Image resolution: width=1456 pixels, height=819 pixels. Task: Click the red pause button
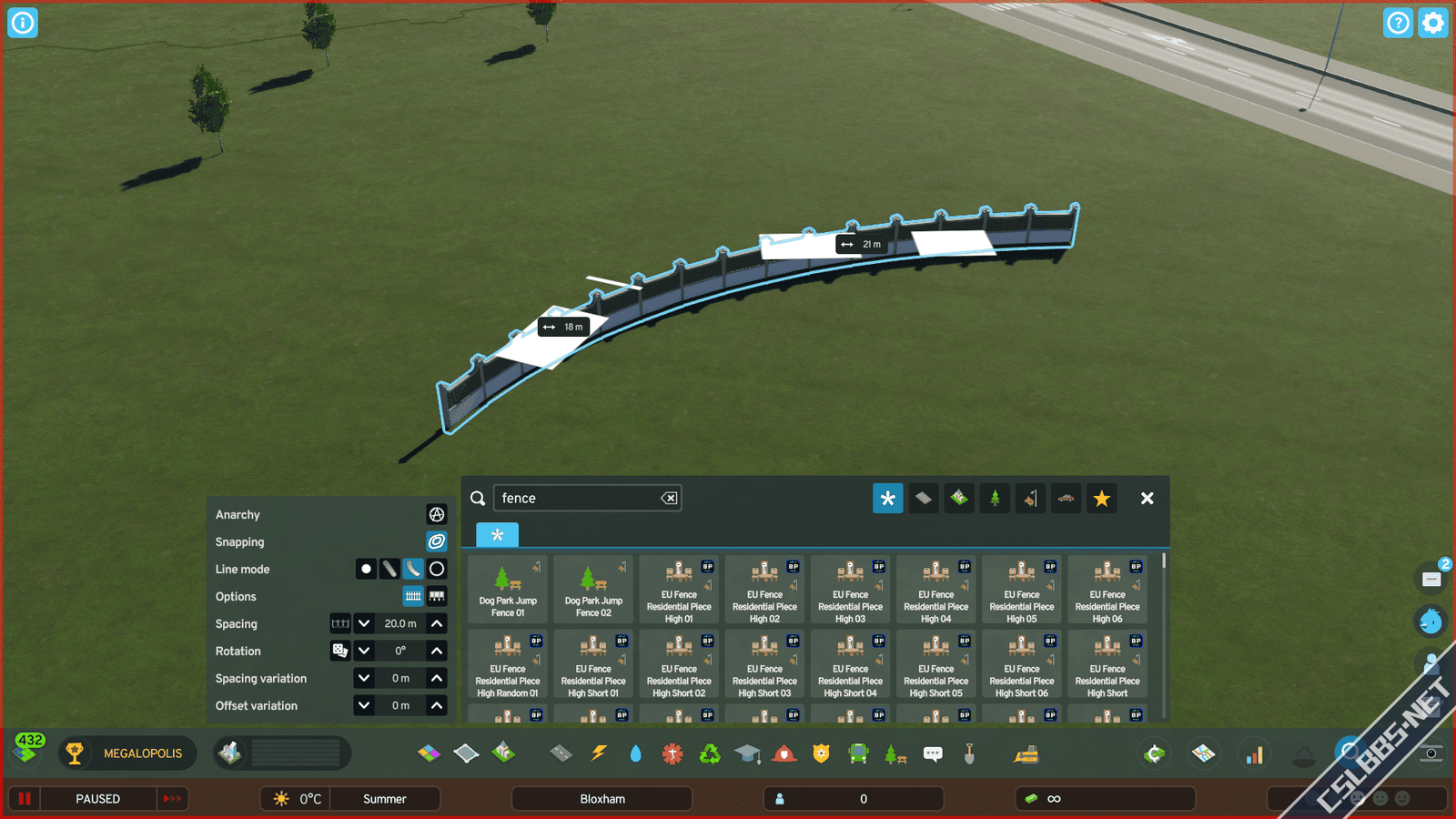pos(25,799)
